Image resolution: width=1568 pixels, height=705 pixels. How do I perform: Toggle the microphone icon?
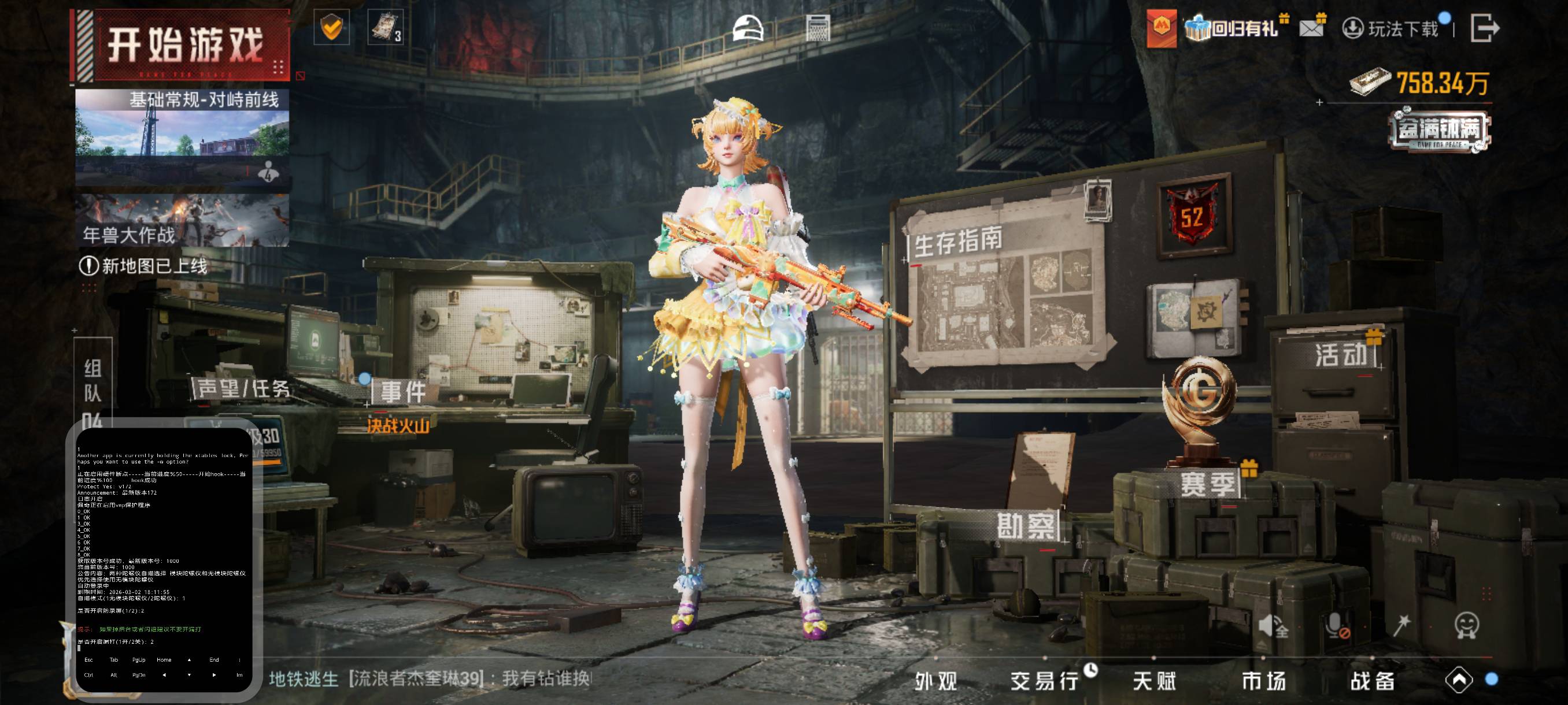point(1336,625)
